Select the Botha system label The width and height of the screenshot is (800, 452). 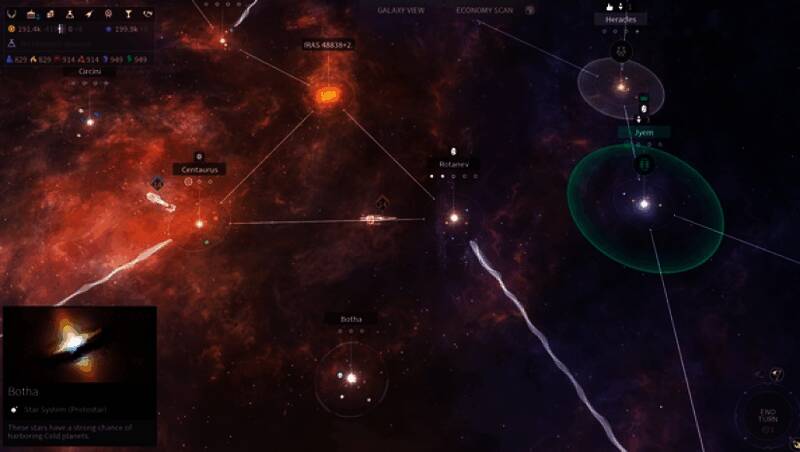click(x=351, y=319)
